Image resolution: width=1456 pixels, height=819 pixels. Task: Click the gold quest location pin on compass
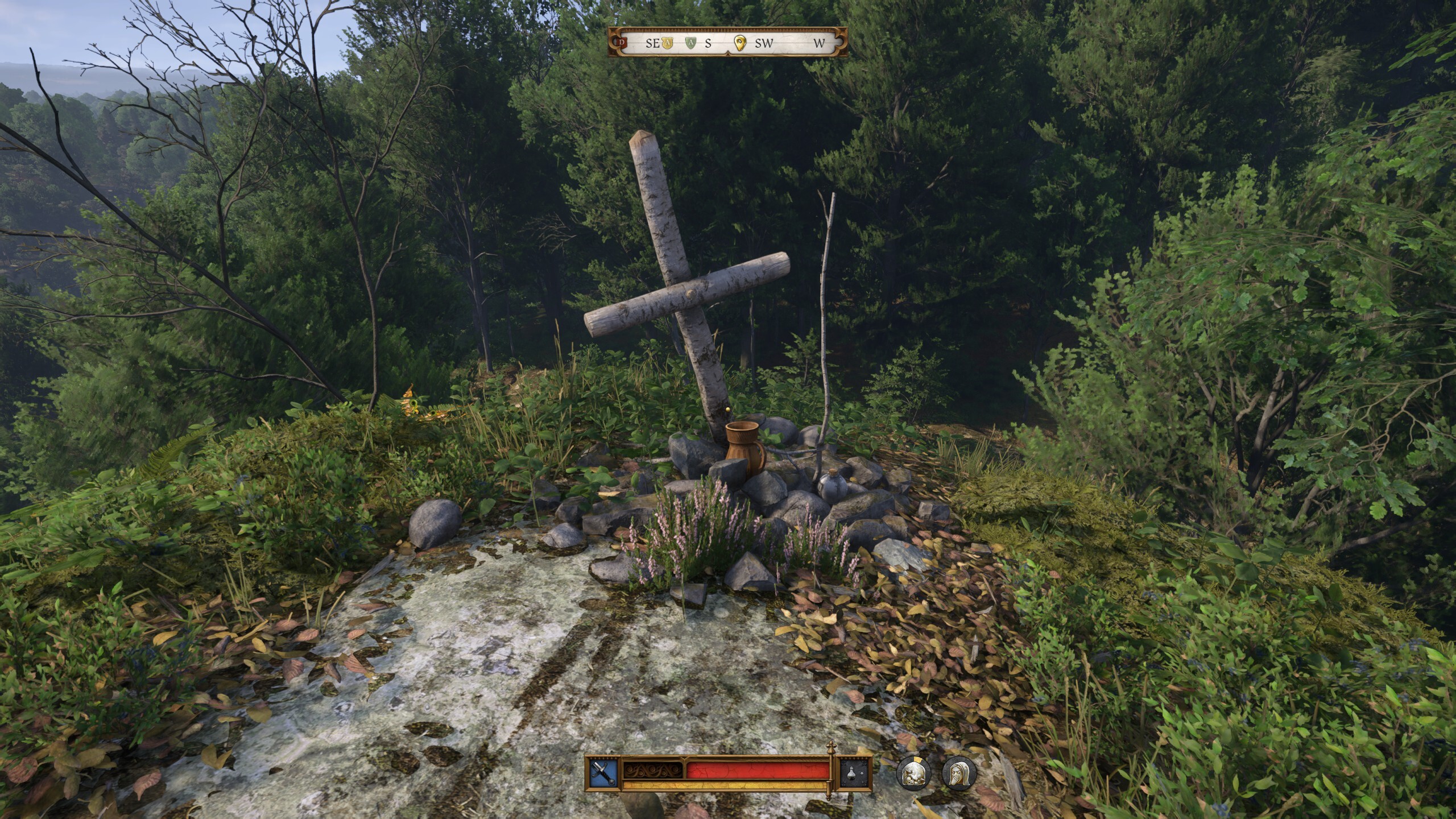pyautogui.click(x=739, y=44)
